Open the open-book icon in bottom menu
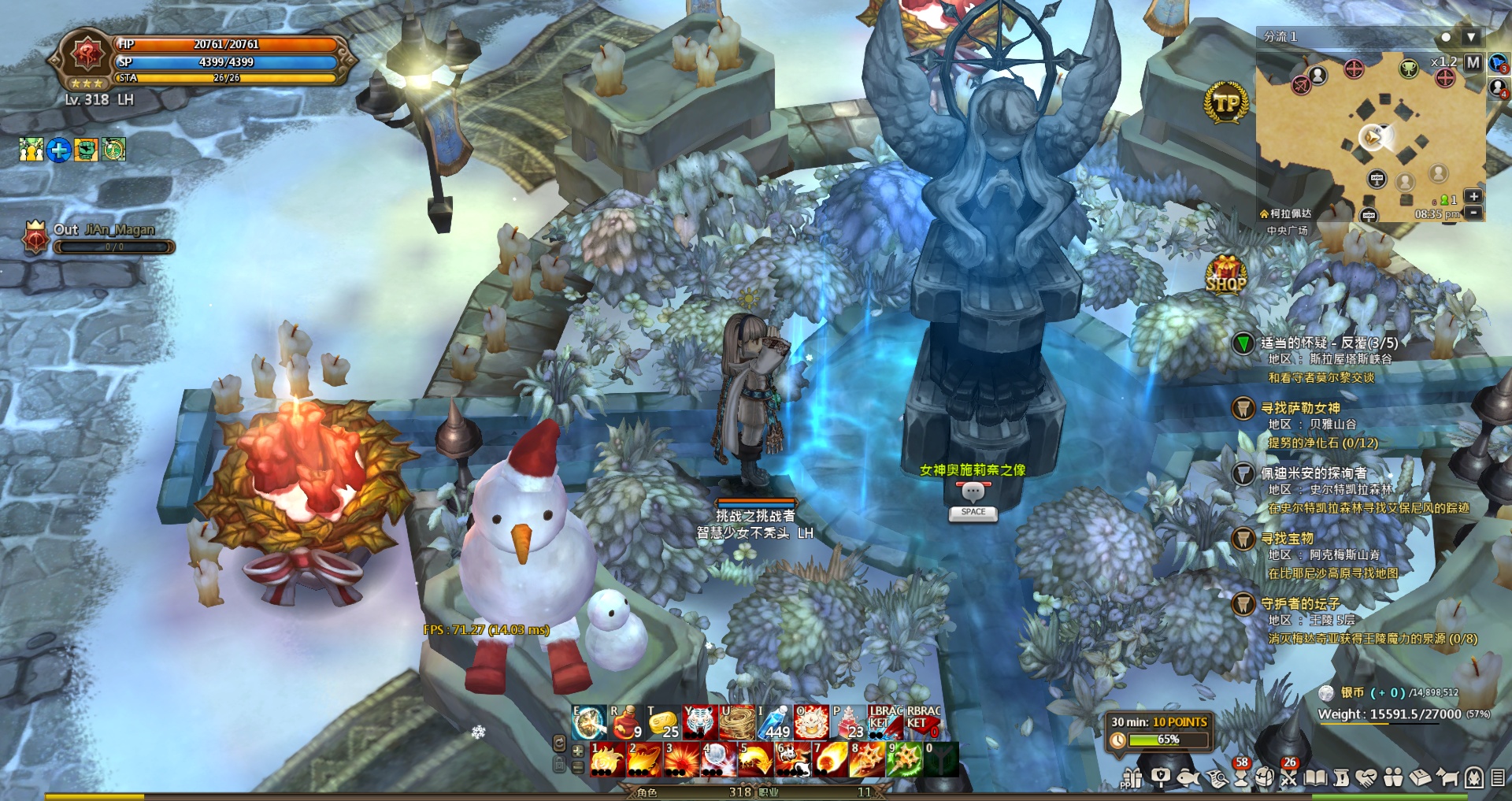The width and height of the screenshot is (1512, 801). (x=1315, y=778)
